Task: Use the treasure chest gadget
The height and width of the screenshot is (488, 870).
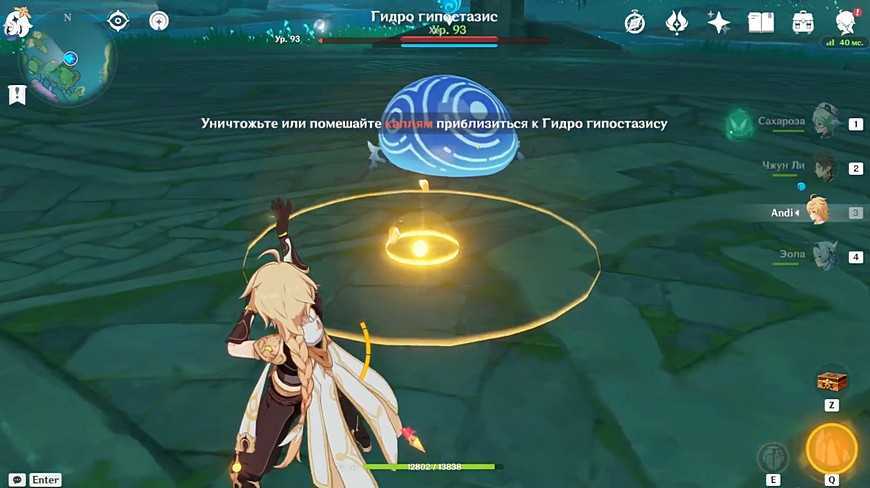Action: [x=831, y=380]
